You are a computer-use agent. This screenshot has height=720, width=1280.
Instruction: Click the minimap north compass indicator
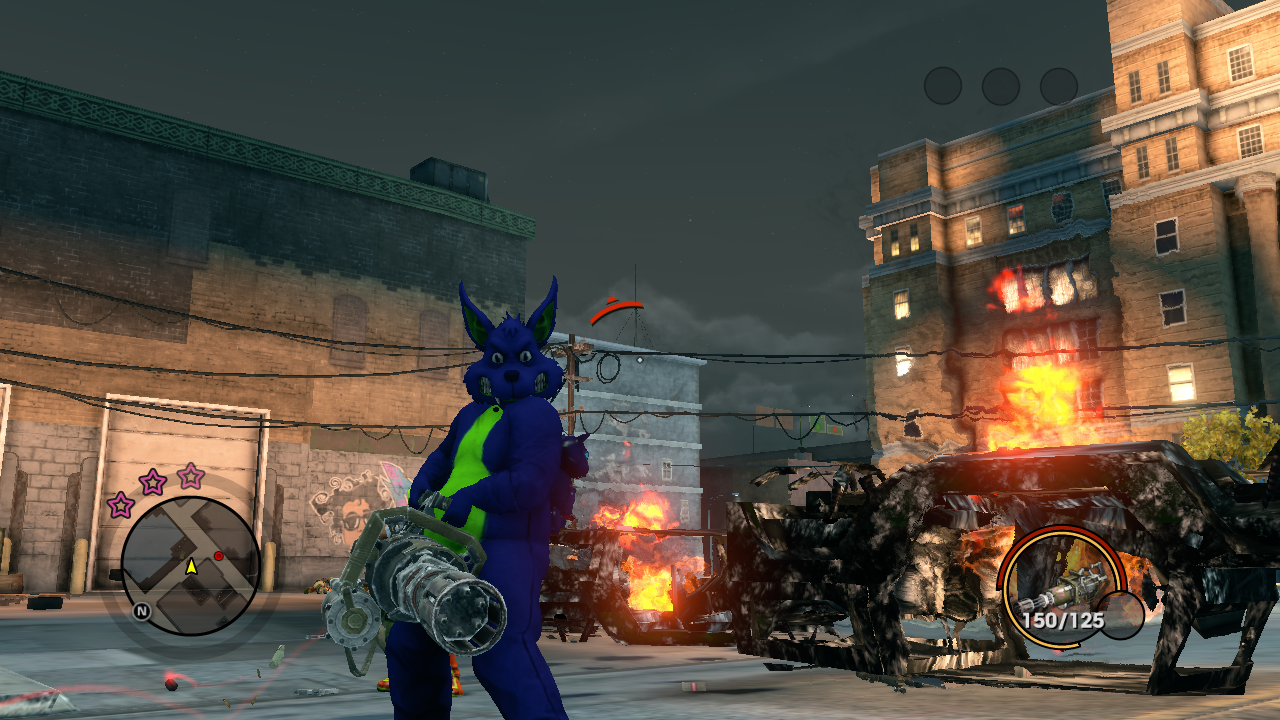pyautogui.click(x=142, y=611)
